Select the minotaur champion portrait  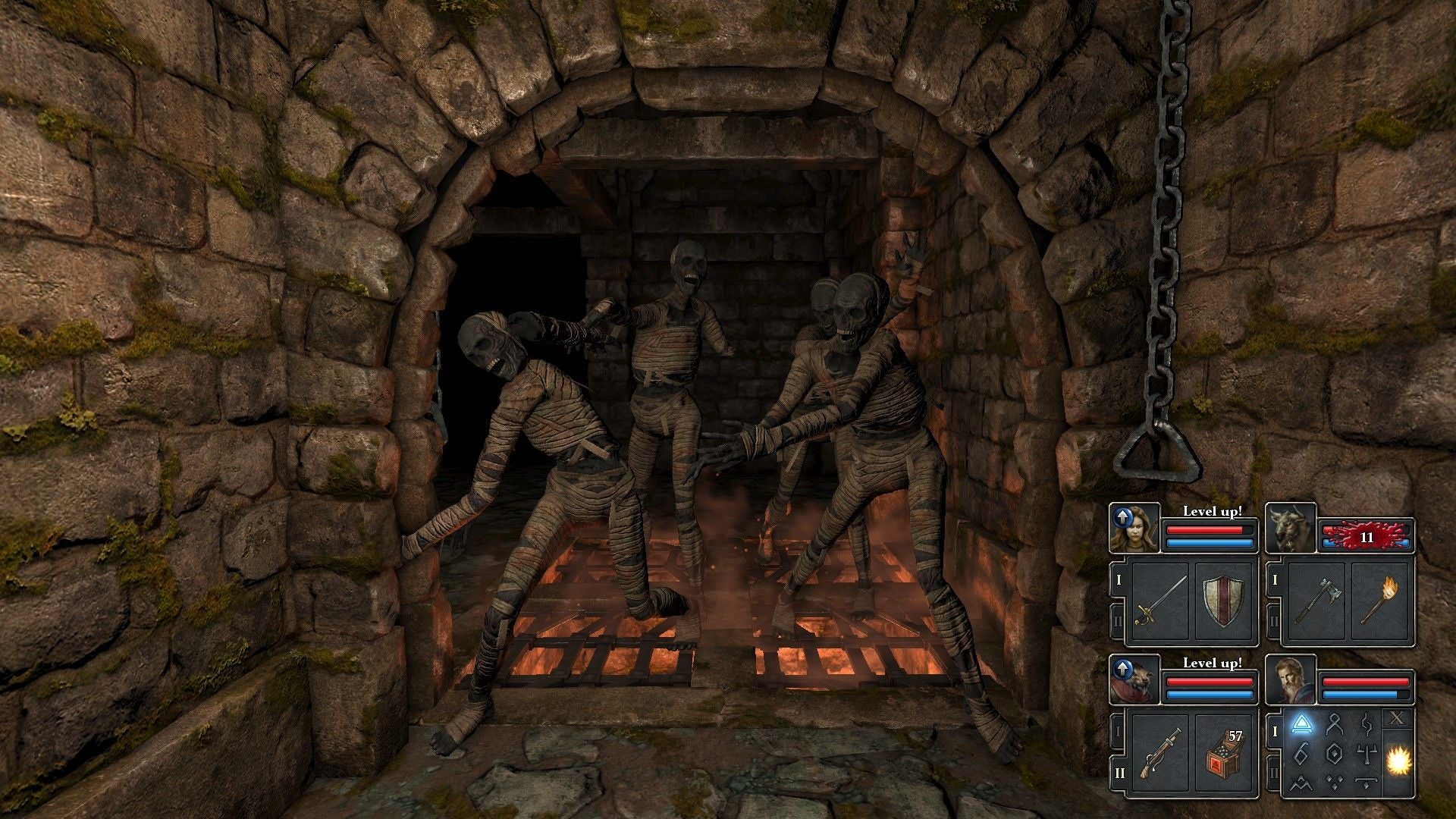(x=1291, y=527)
